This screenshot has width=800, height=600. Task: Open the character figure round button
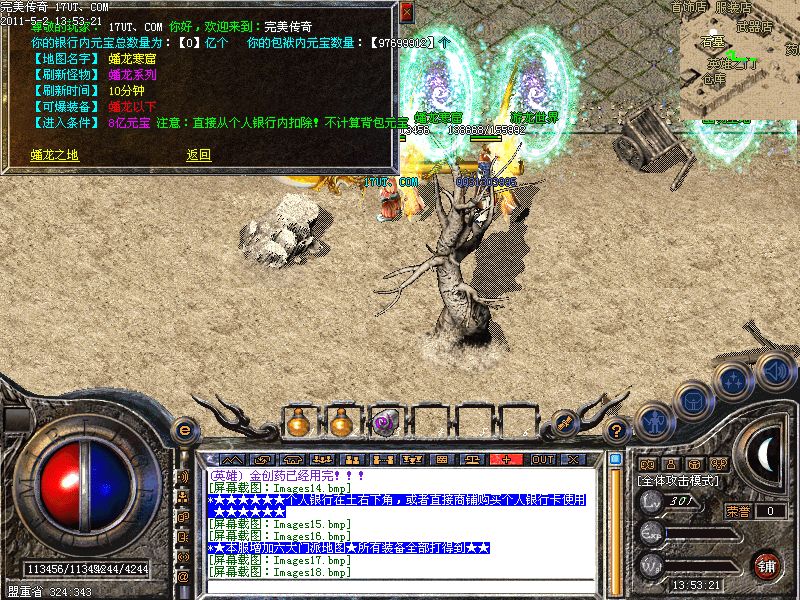[653, 421]
